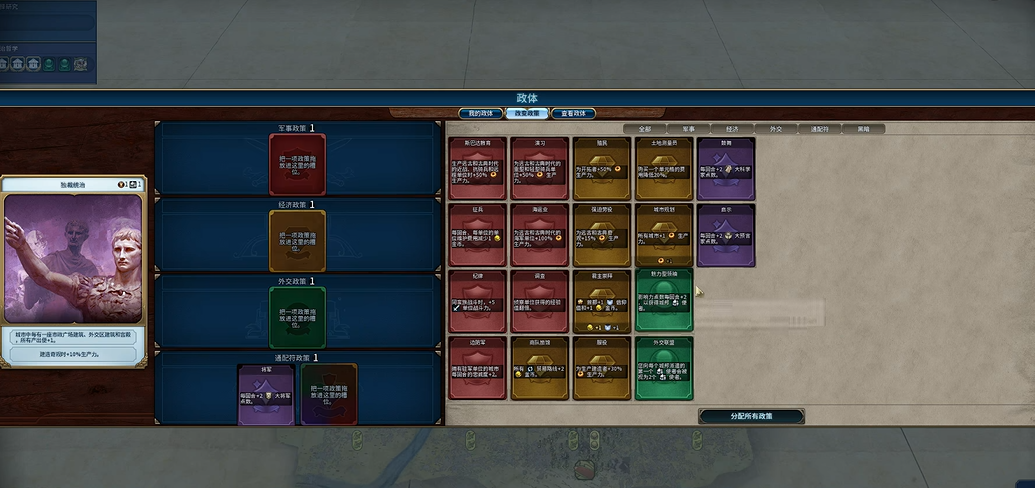Viewport: 1035px width, 488px height.
Task: Pick the 启示 purple policy card
Action: pyautogui.click(x=726, y=234)
